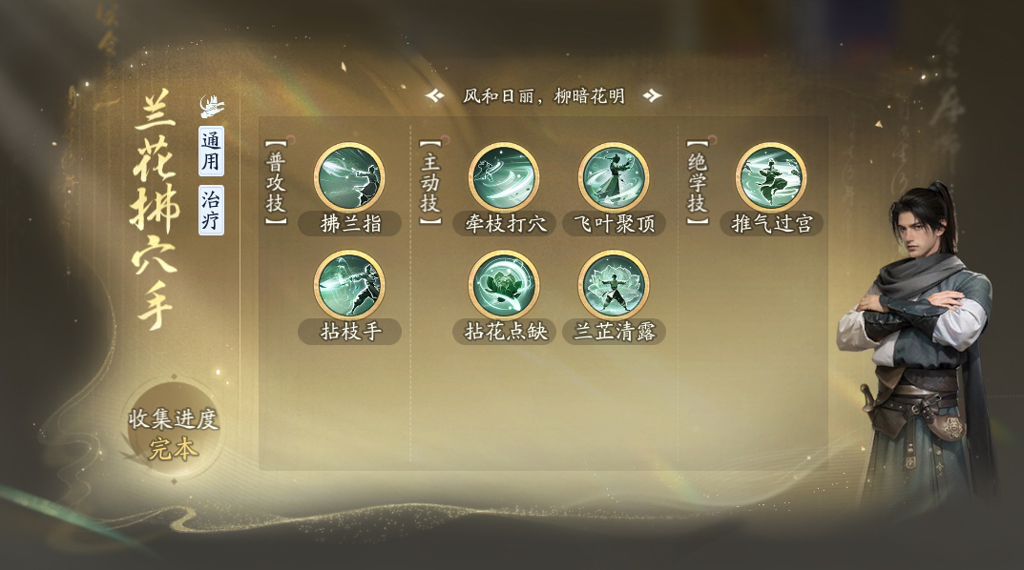Click the 拈花点缺 skill icon
Screen dimensions: 1024x570
pyautogui.click(x=504, y=285)
